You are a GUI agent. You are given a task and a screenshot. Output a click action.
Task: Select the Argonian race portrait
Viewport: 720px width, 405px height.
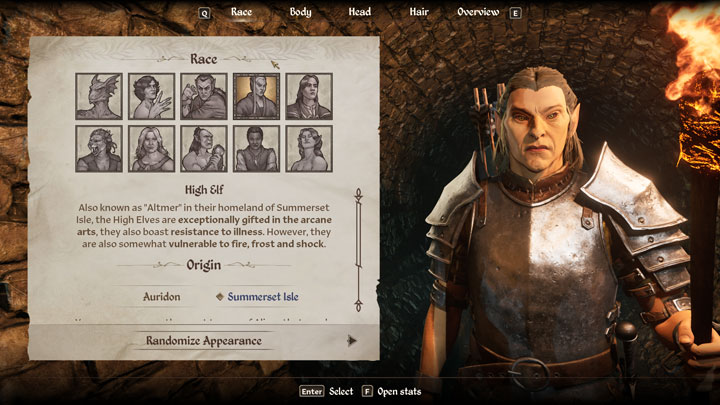99,97
